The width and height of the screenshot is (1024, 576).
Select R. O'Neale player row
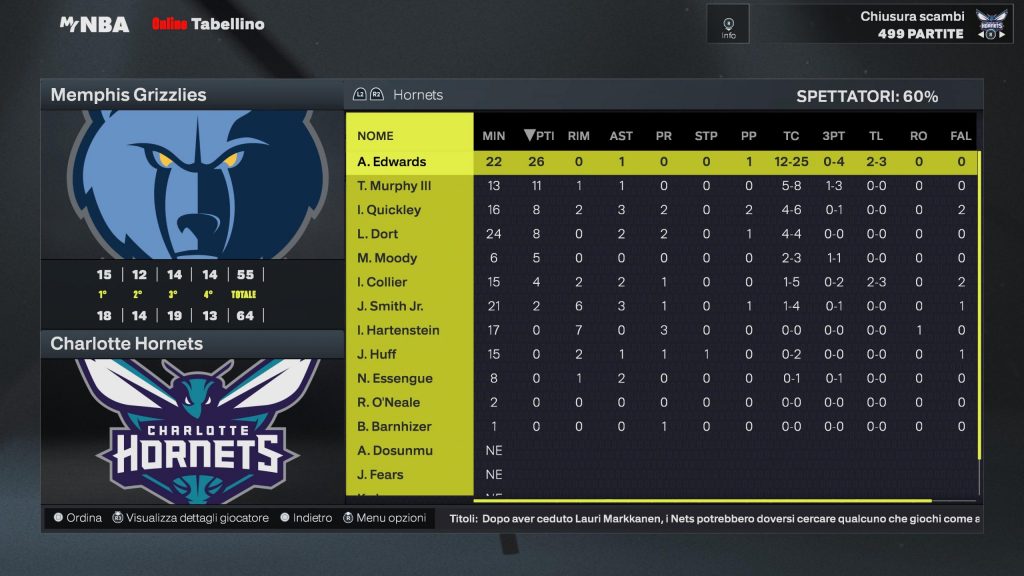(x=389, y=402)
